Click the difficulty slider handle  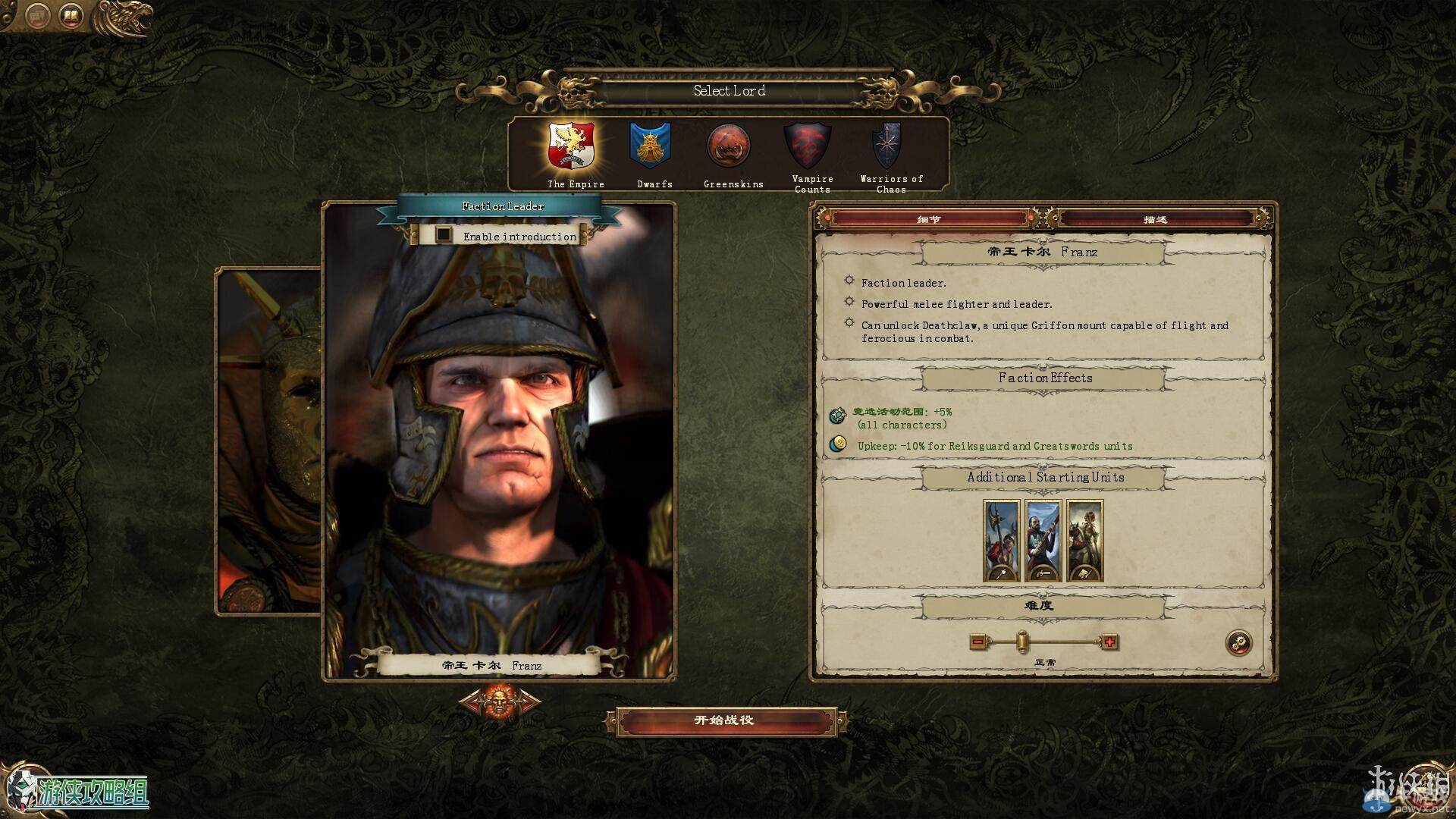click(1022, 642)
